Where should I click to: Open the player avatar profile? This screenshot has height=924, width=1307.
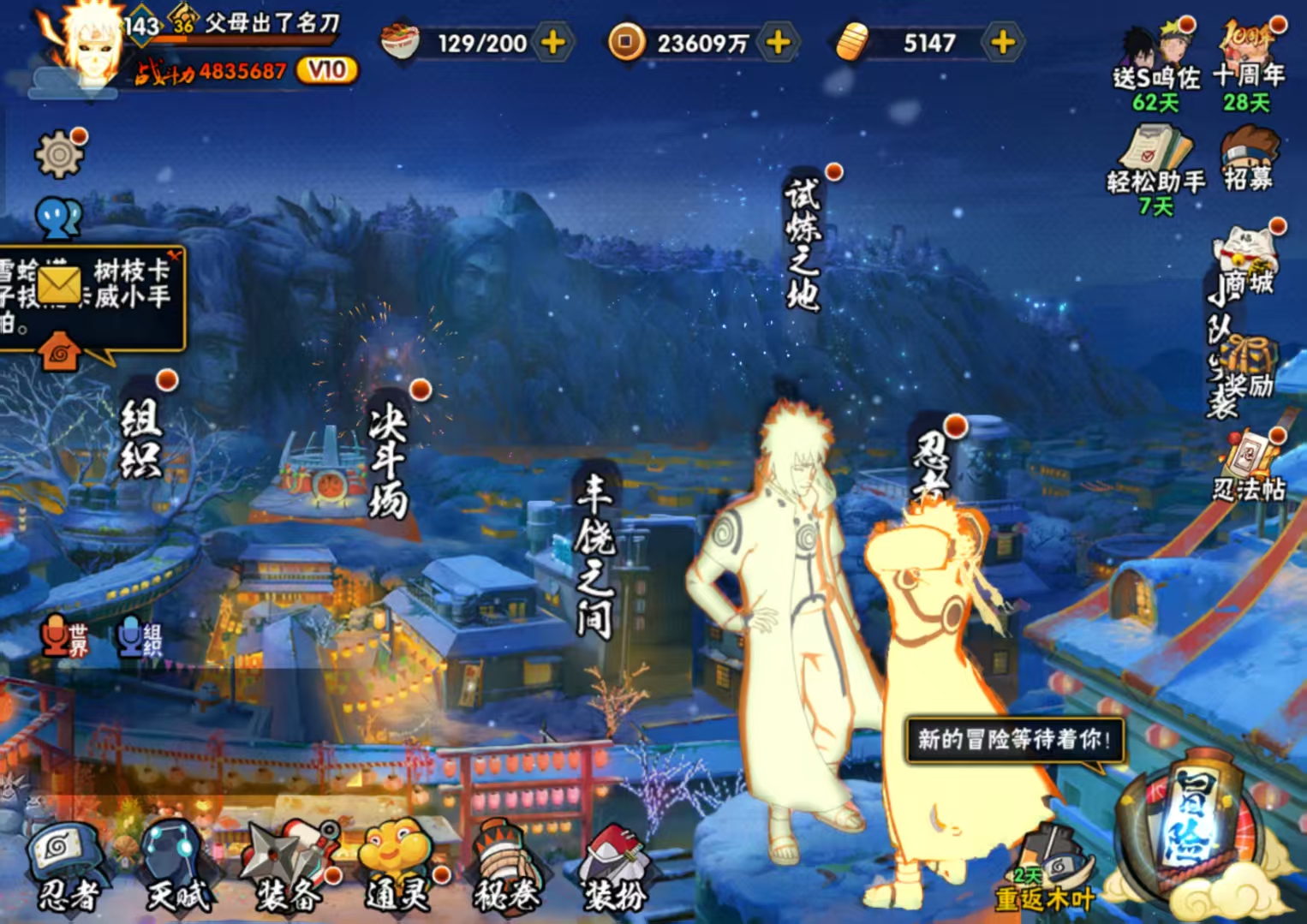tap(87, 47)
